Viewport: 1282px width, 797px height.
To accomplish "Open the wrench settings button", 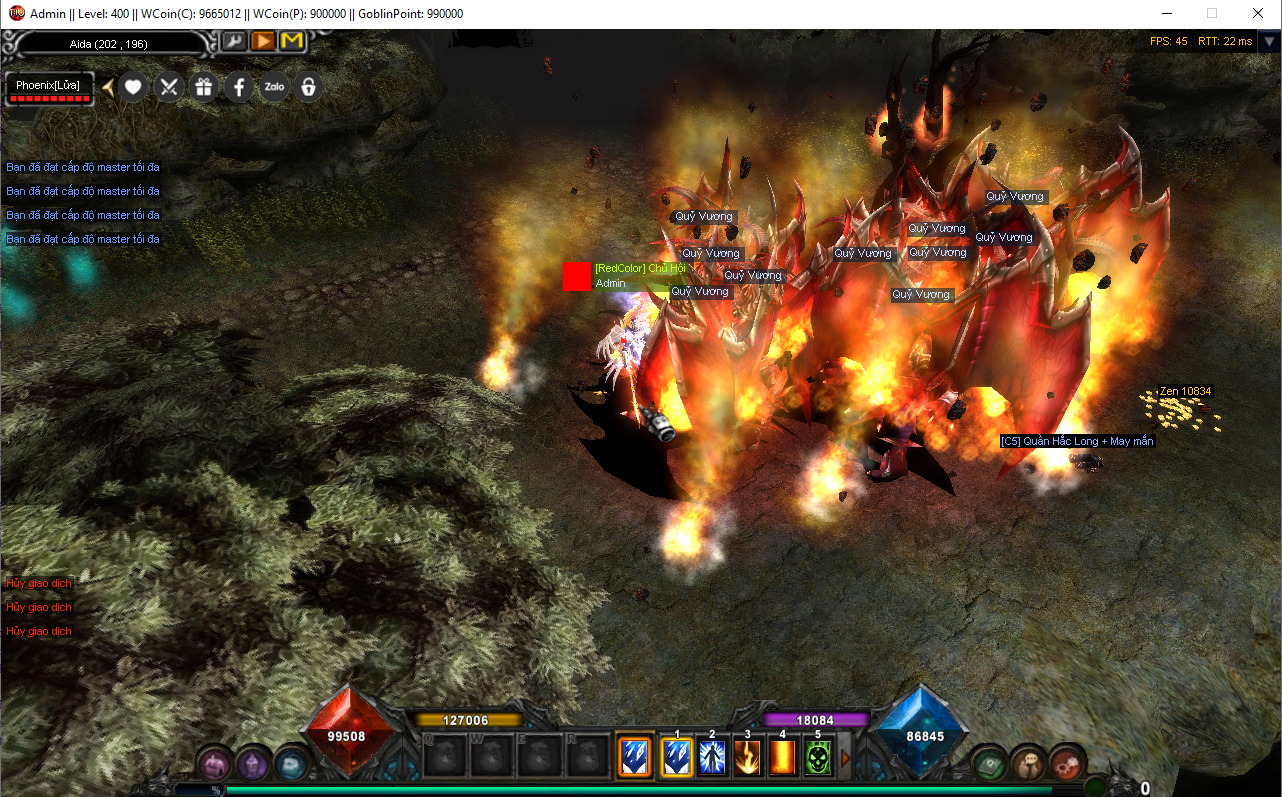I will [x=233, y=41].
